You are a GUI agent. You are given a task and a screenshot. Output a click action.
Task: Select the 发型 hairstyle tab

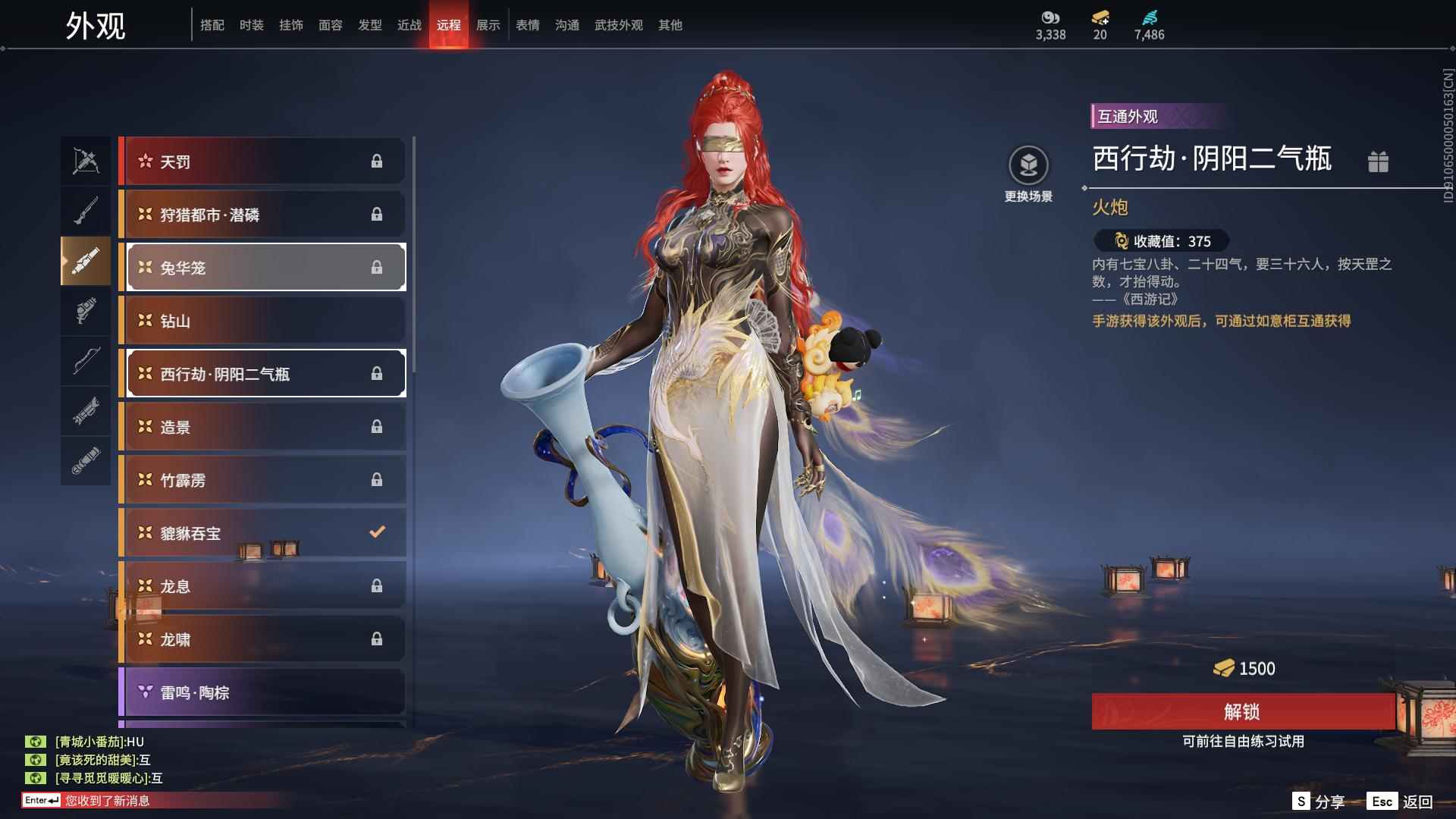click(369, 25)
